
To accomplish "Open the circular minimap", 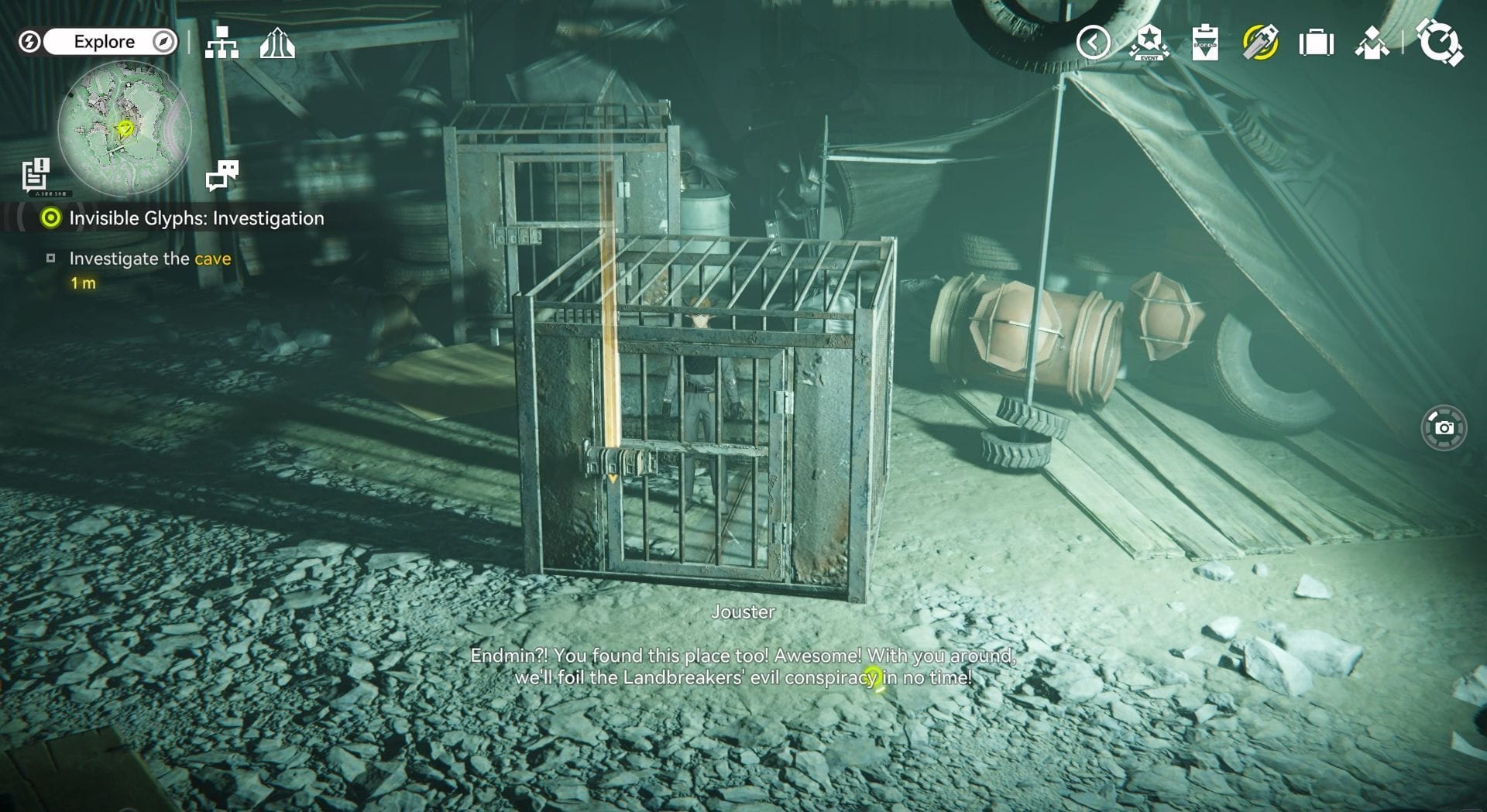I will coord(124,128).
